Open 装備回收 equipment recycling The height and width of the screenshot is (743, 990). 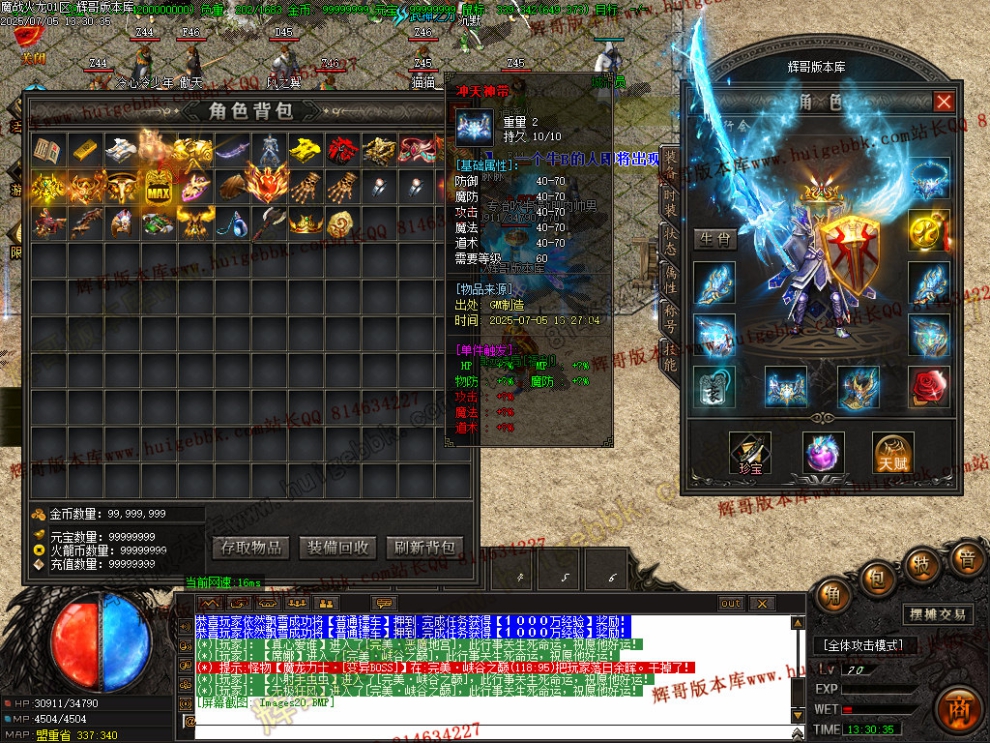(338, 548)
